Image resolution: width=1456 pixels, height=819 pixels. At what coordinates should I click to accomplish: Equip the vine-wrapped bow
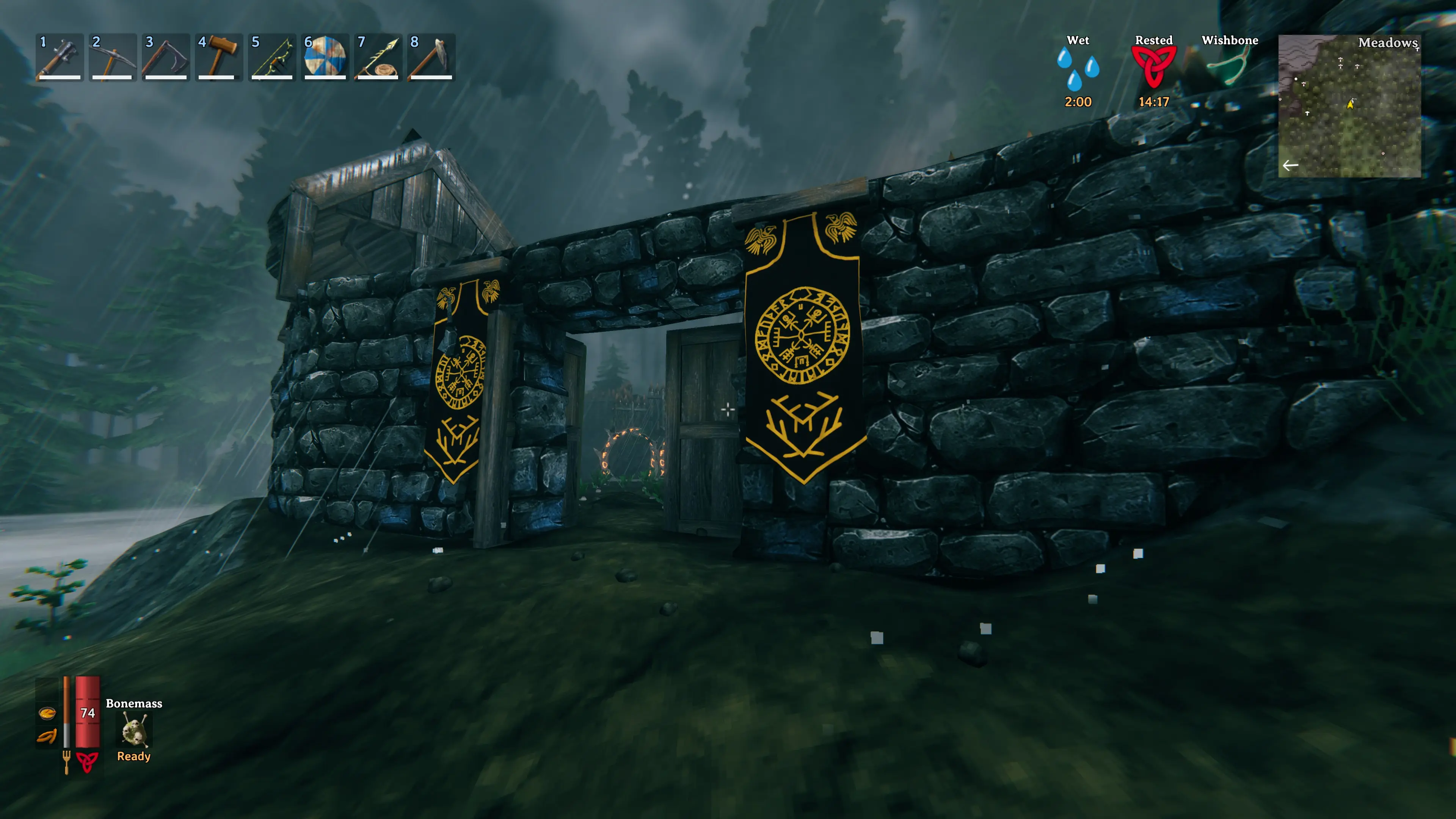(x=271, y=57)
